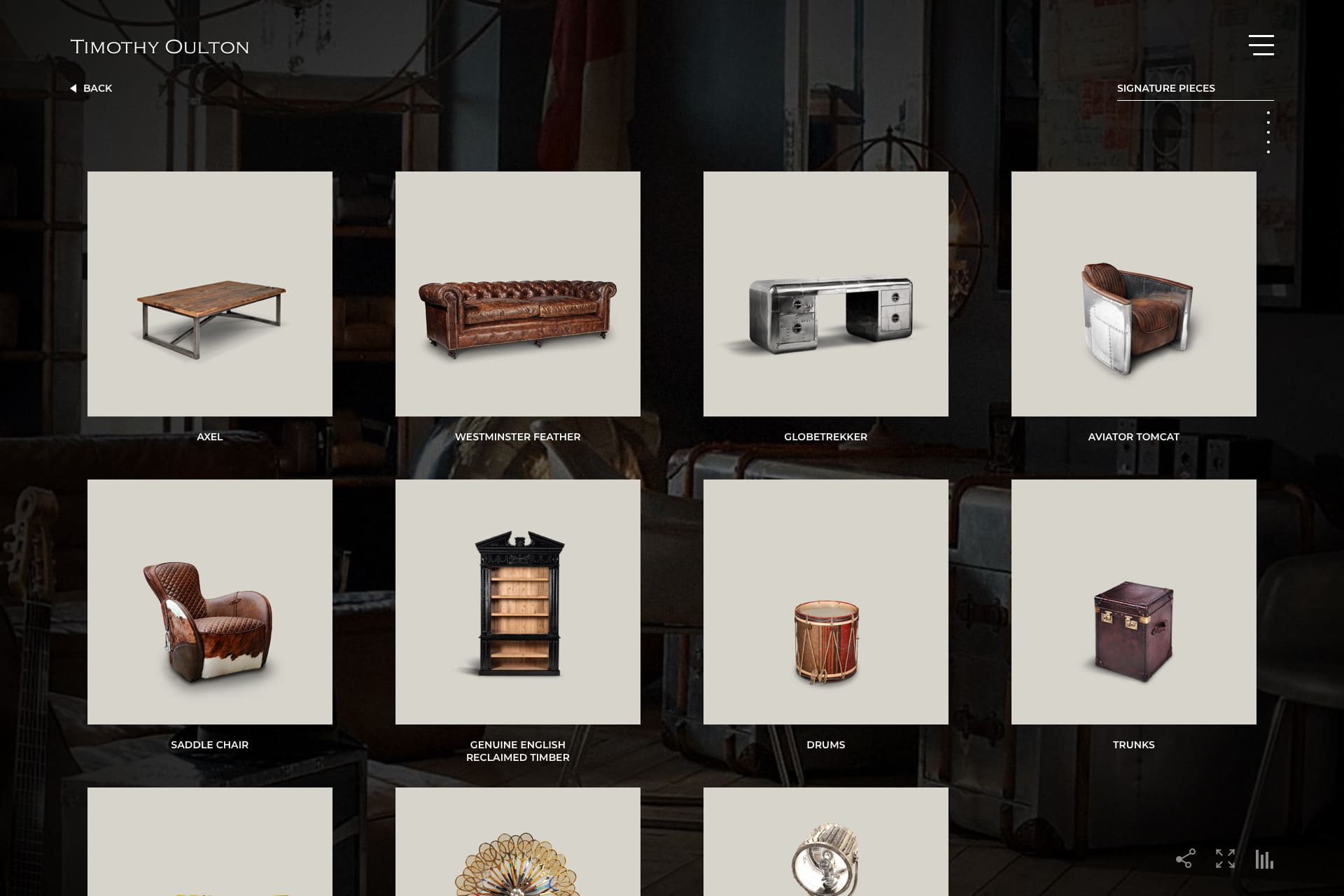The image size is (1344, 896).
Task: Click the share icon
Action: 1185,859
